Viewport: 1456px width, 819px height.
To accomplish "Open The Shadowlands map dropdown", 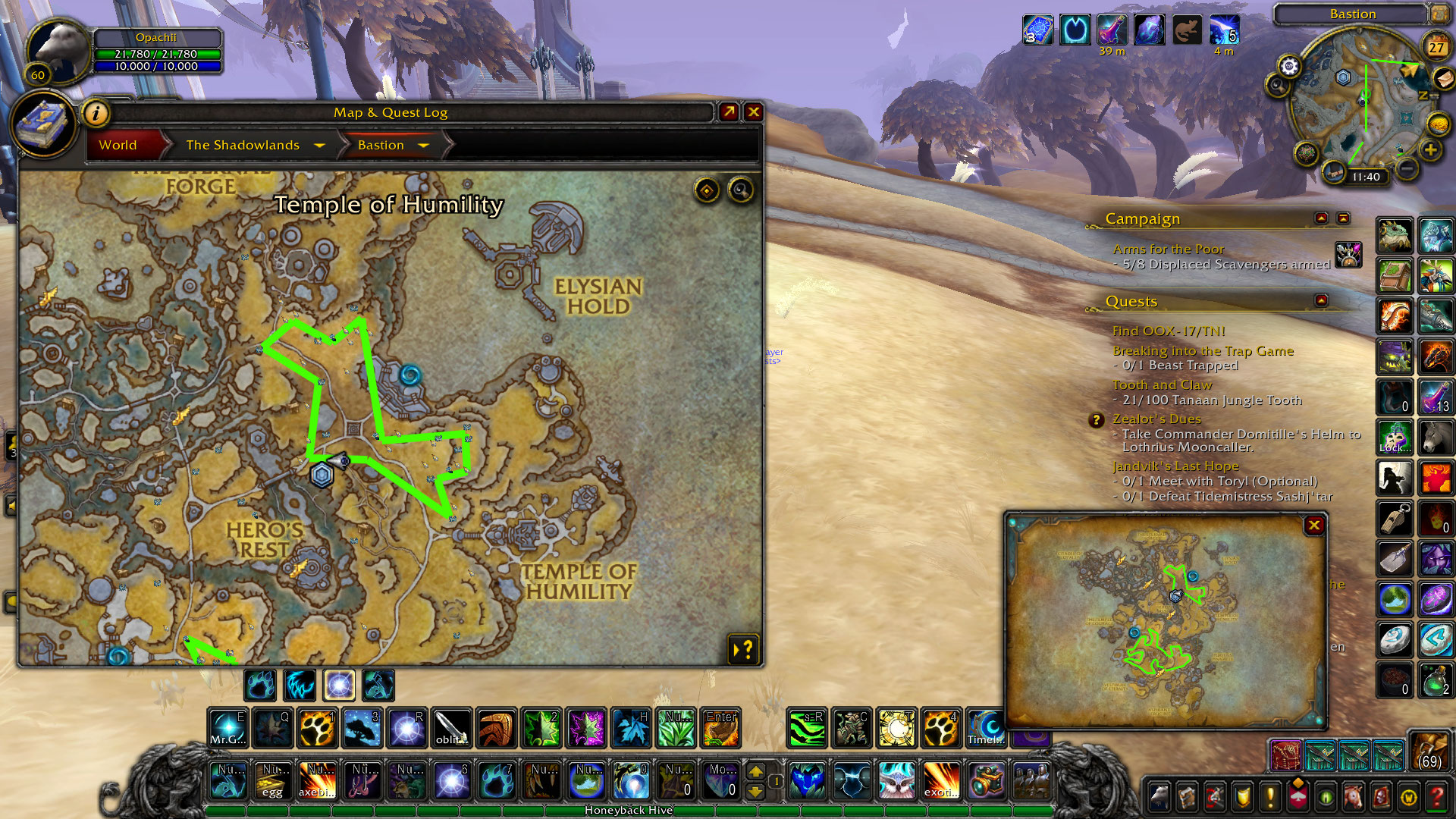I will click(x=319, y=145).
